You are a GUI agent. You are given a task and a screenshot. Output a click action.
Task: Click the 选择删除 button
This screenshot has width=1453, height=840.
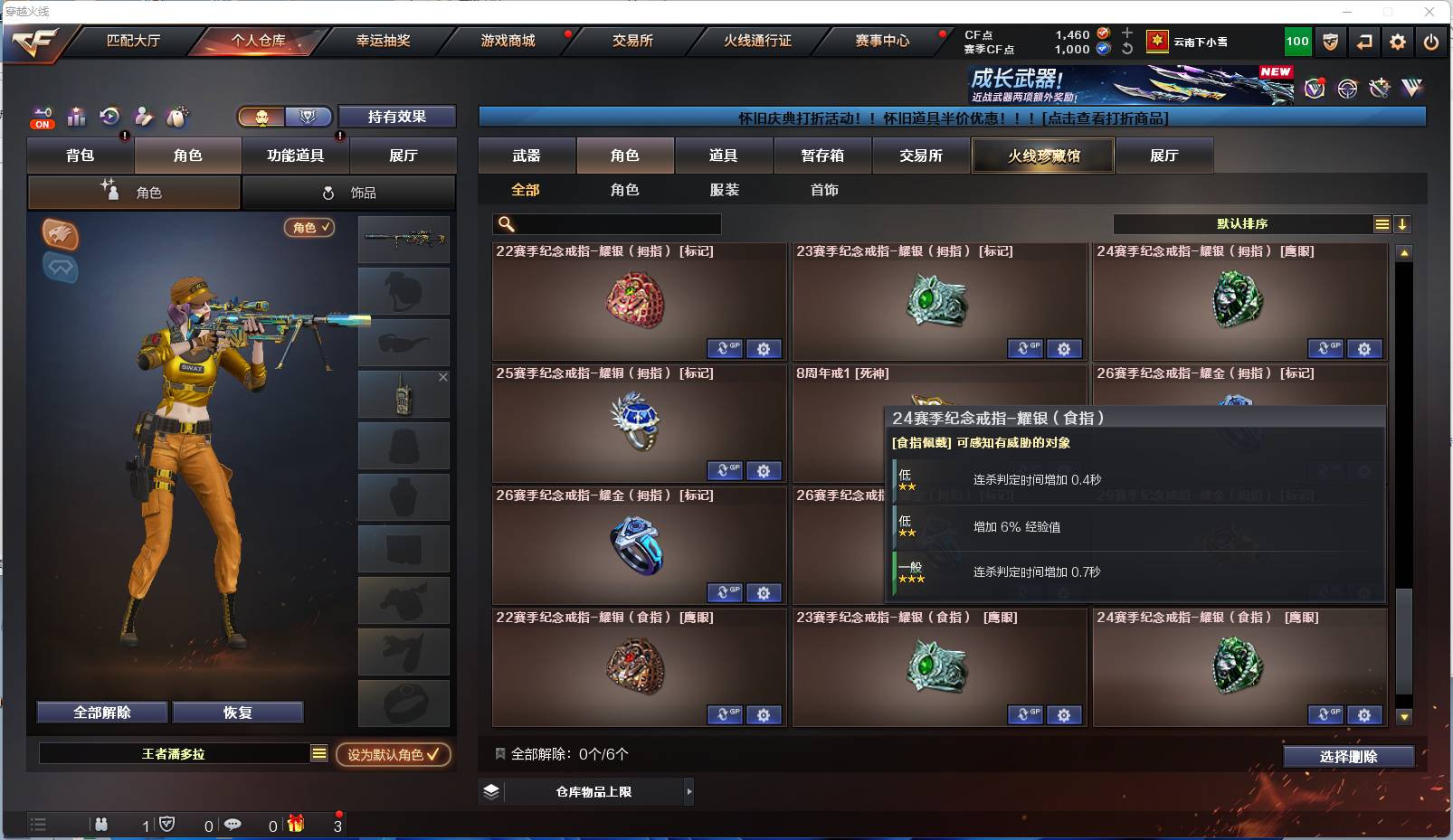point(1350,756)
